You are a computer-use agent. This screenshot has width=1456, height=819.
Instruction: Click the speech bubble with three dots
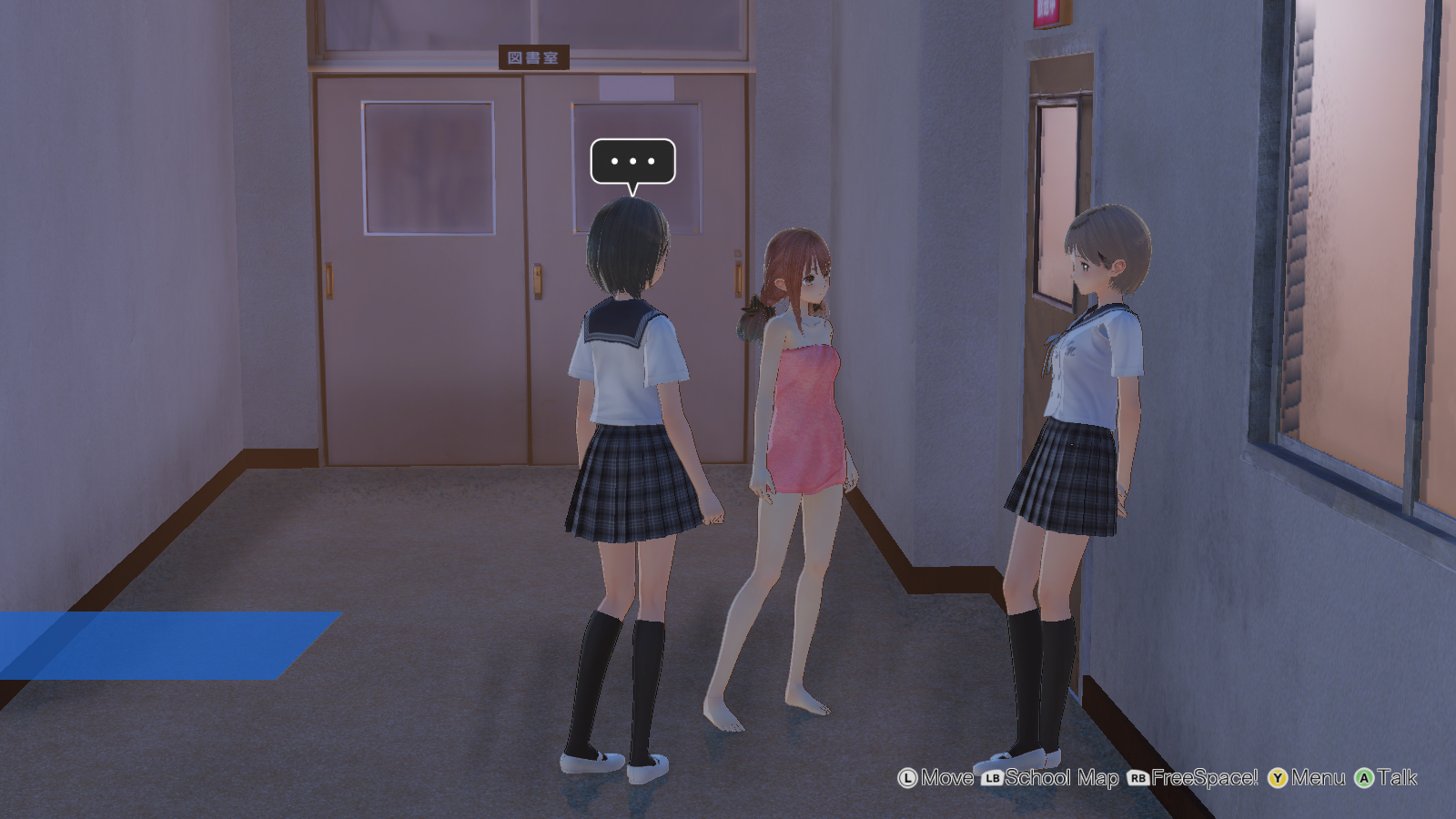634,162
